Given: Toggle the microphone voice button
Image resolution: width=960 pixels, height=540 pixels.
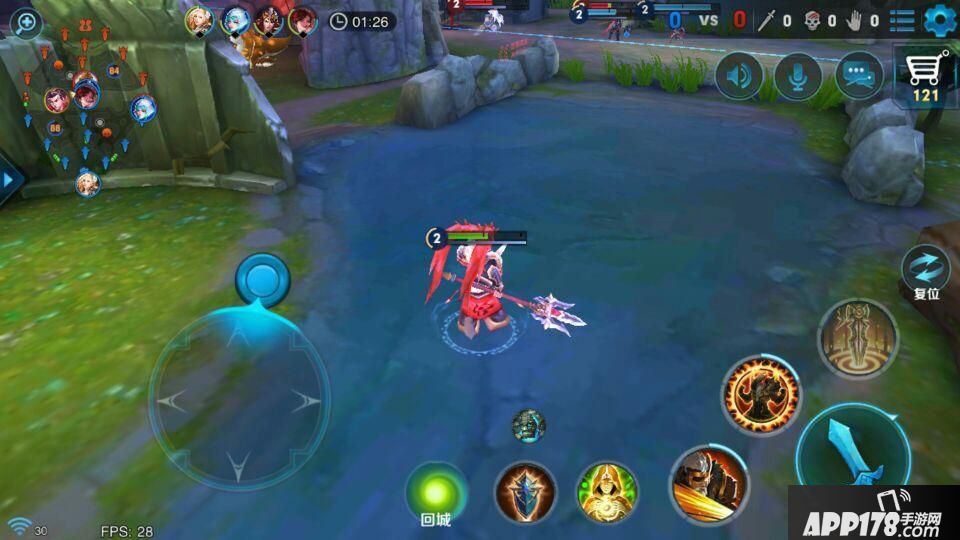Looking at the screenshot, I should tap(798, 77).
